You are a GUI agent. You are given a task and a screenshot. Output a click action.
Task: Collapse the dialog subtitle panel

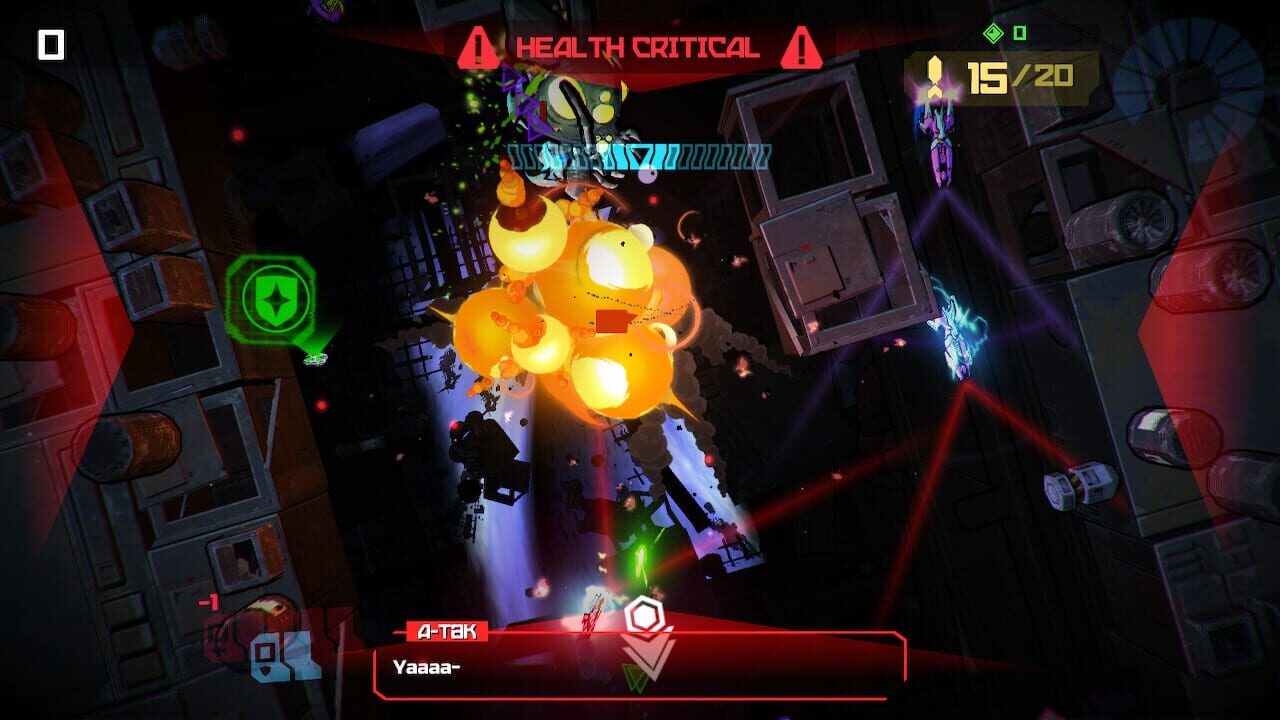tap(640, 670)
